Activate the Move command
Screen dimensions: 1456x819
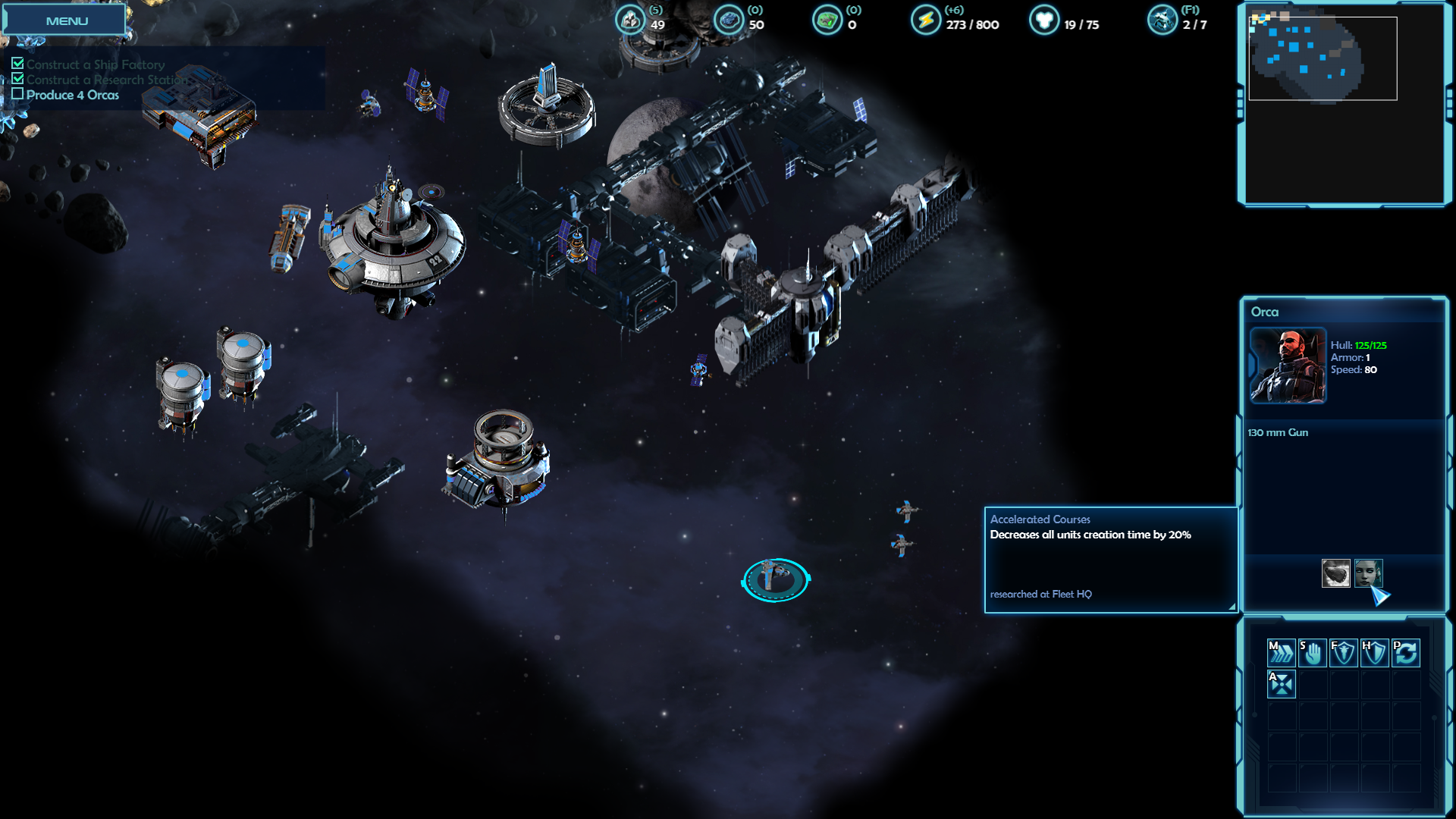coord(1281,652)
